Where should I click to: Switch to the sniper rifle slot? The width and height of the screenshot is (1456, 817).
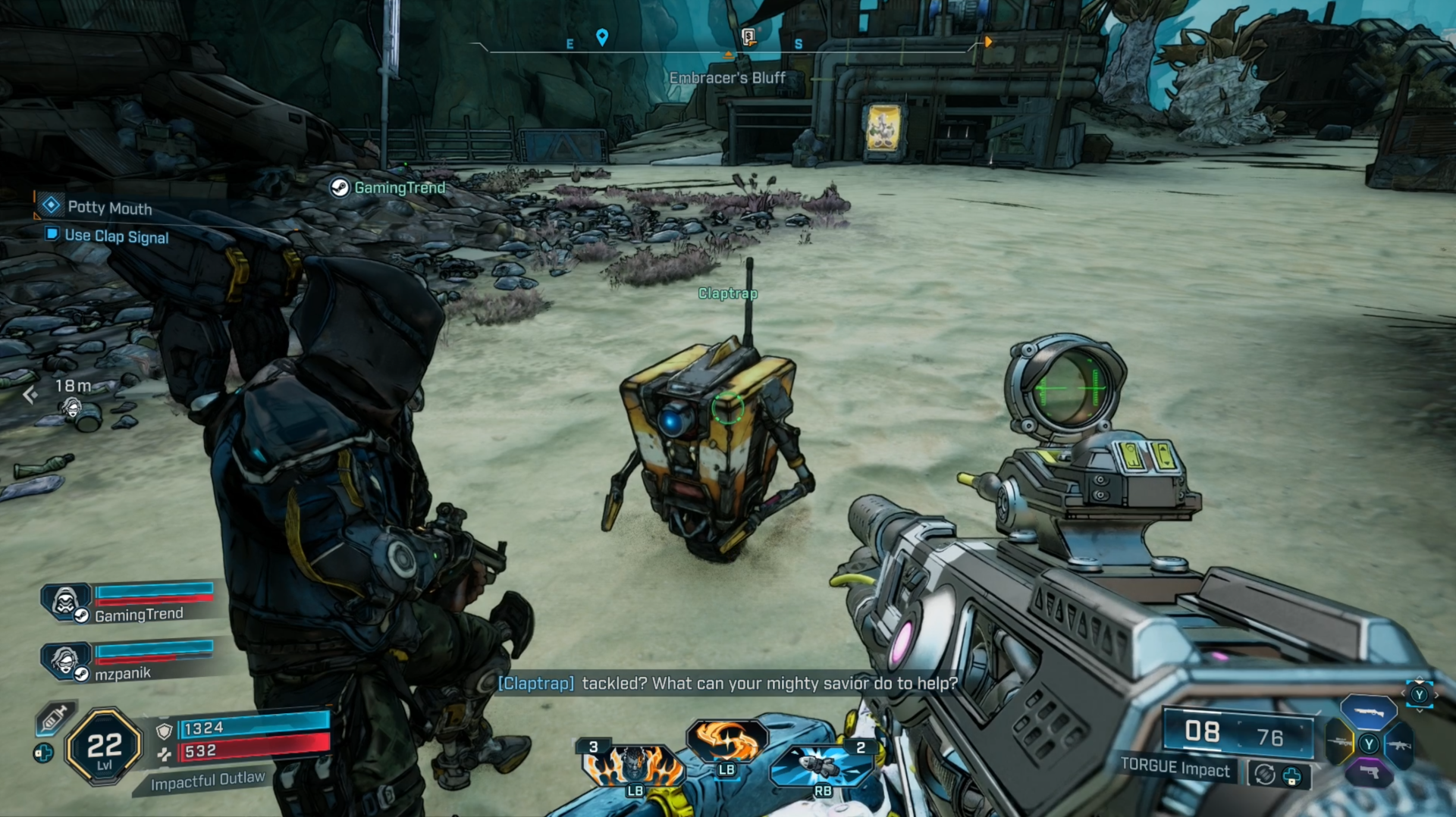coord(1339,743)
